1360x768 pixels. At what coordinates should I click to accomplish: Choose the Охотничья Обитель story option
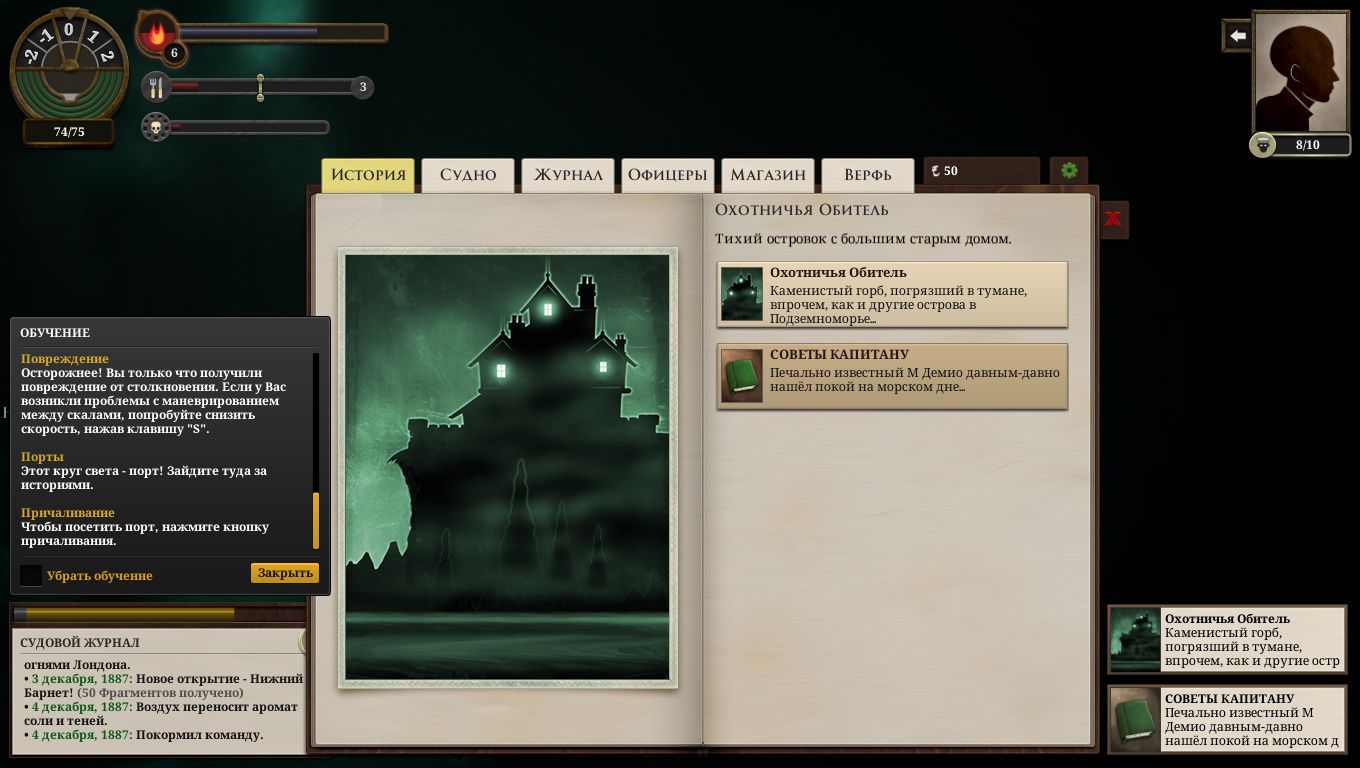point(892,295)
